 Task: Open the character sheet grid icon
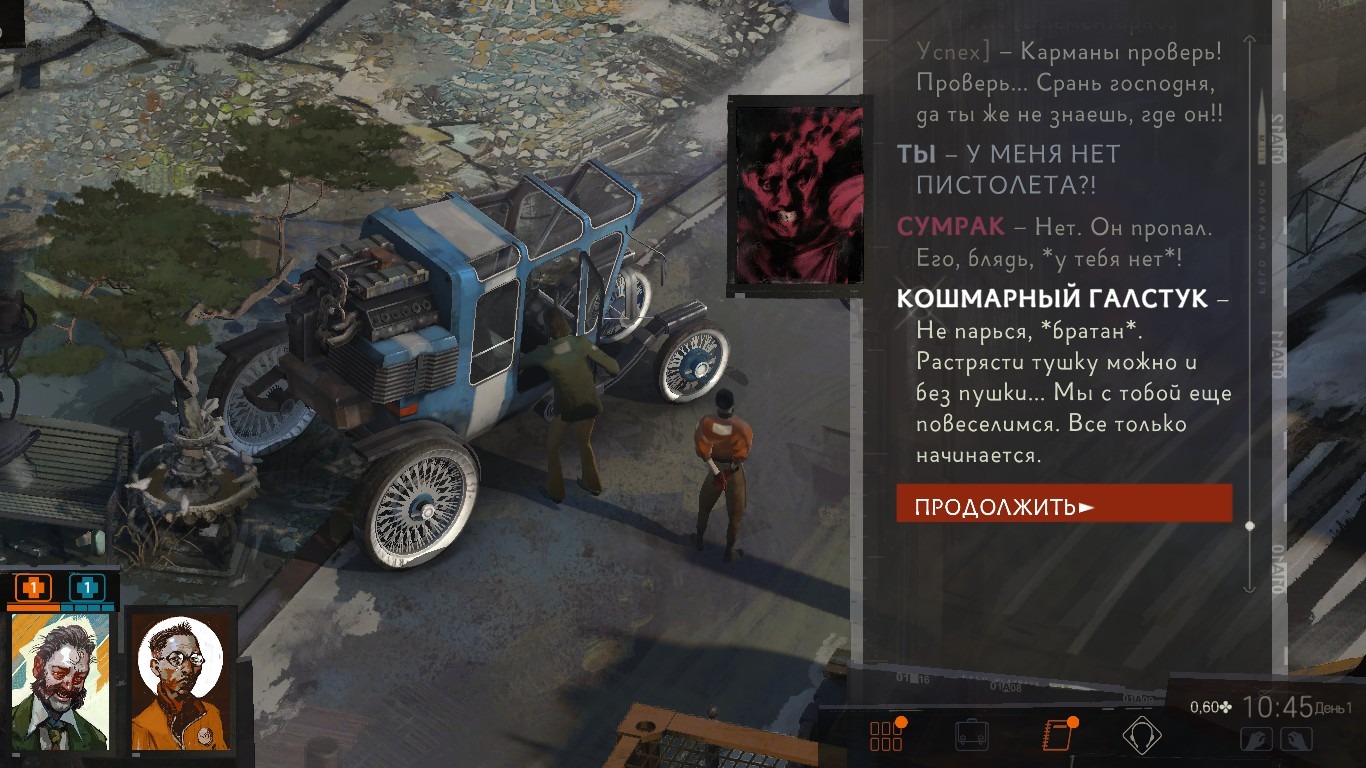coord(886,735)
